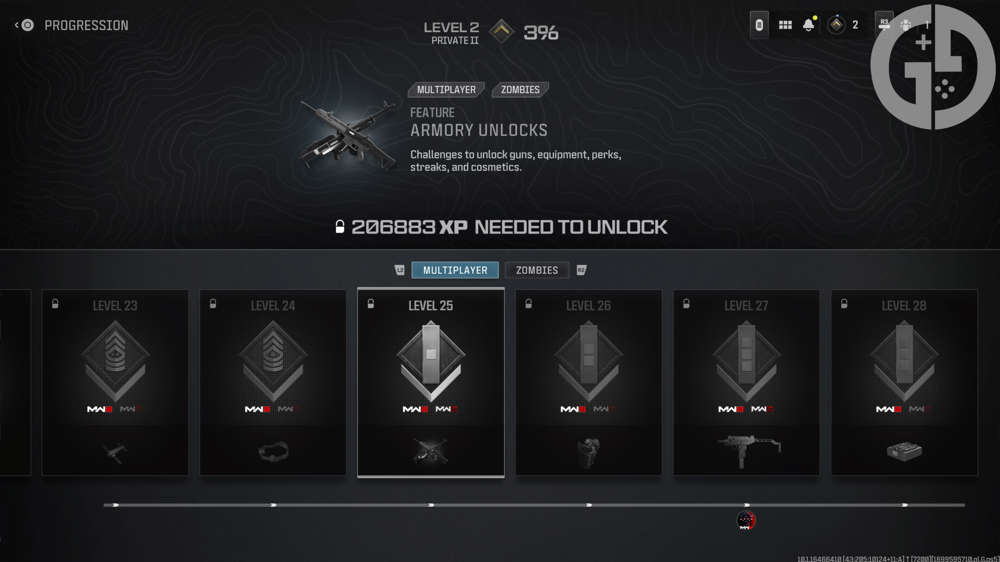Switch to the Zombies progression tab

coord(537,270)
